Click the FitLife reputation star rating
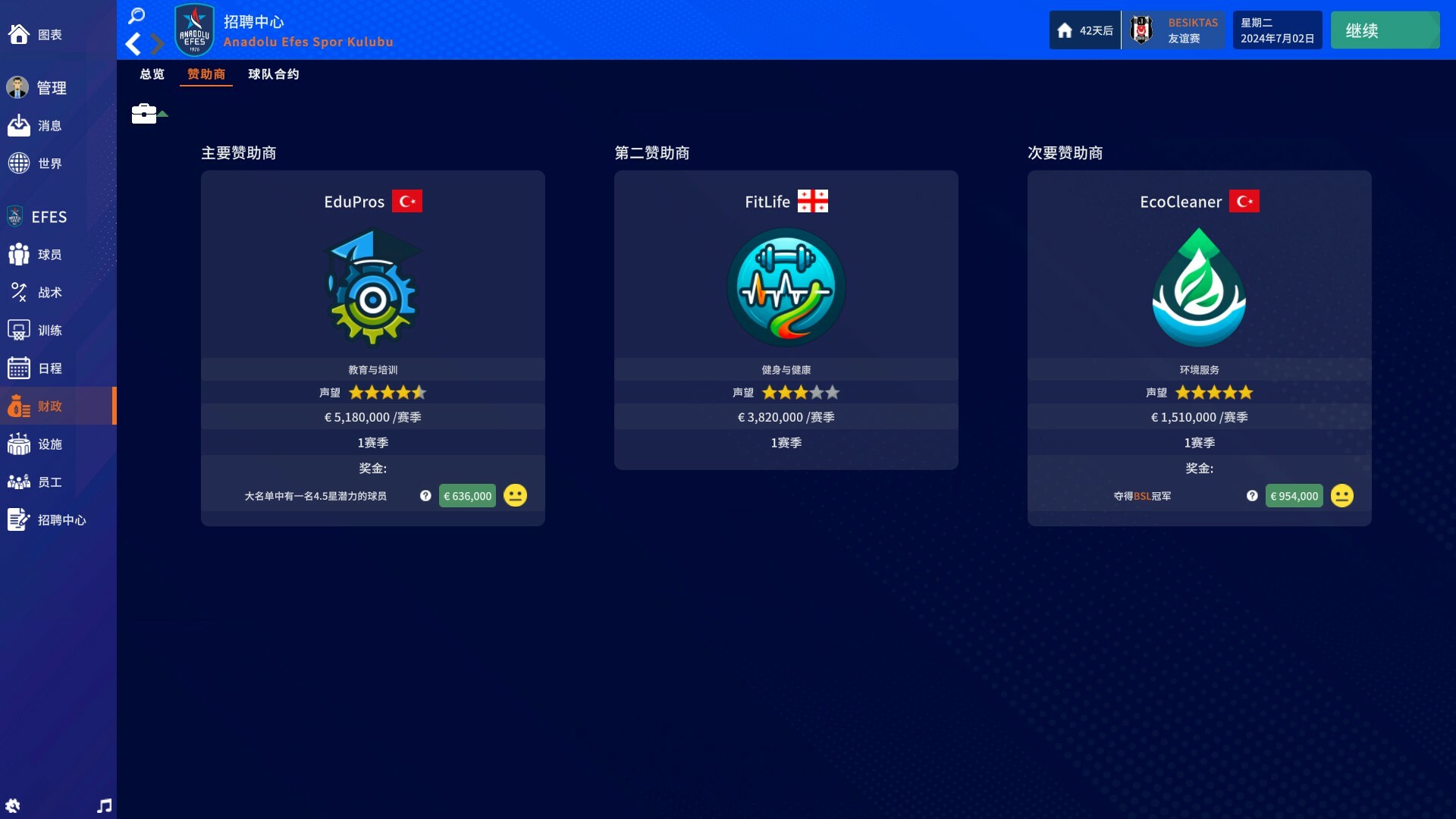 pos(802,393)
